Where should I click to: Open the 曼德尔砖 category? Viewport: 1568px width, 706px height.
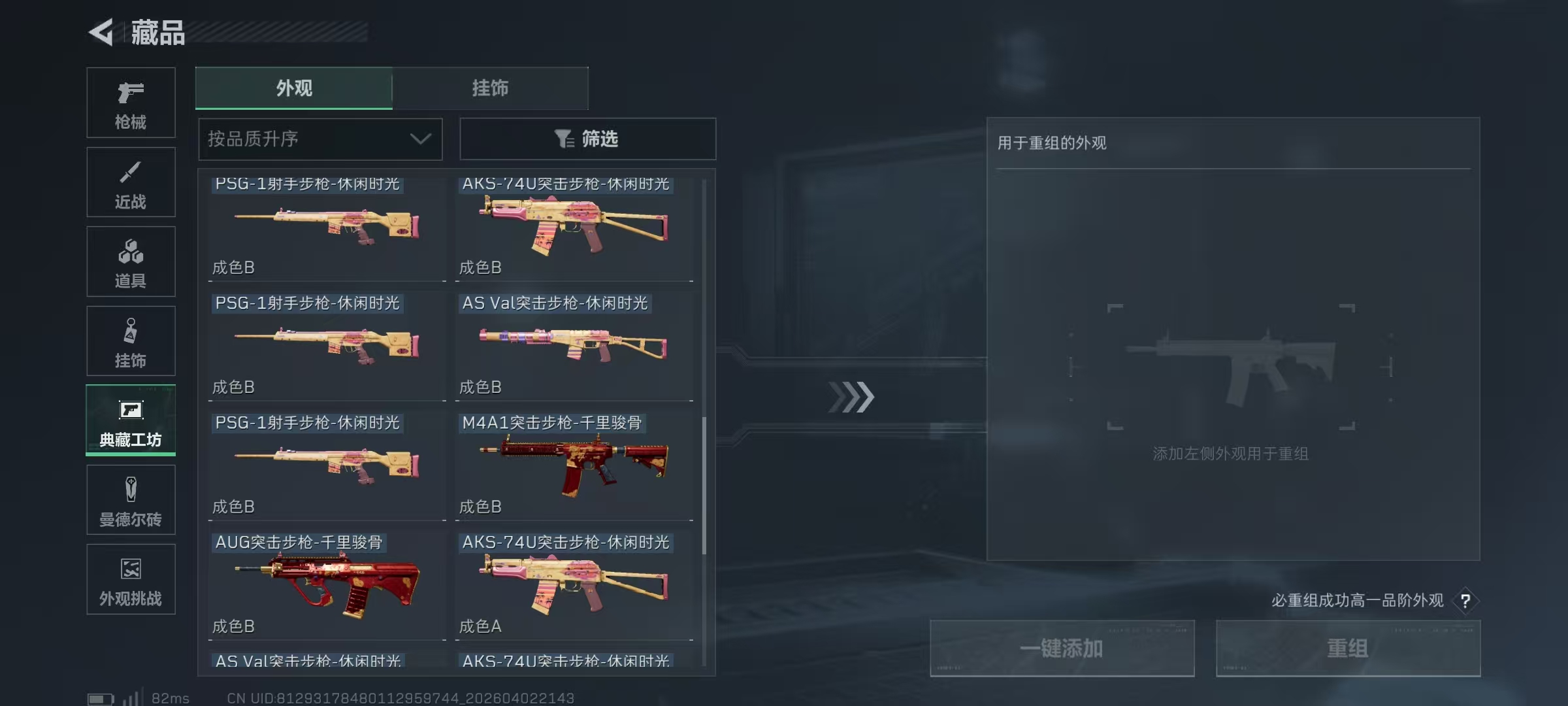click(x=131, y=499)
